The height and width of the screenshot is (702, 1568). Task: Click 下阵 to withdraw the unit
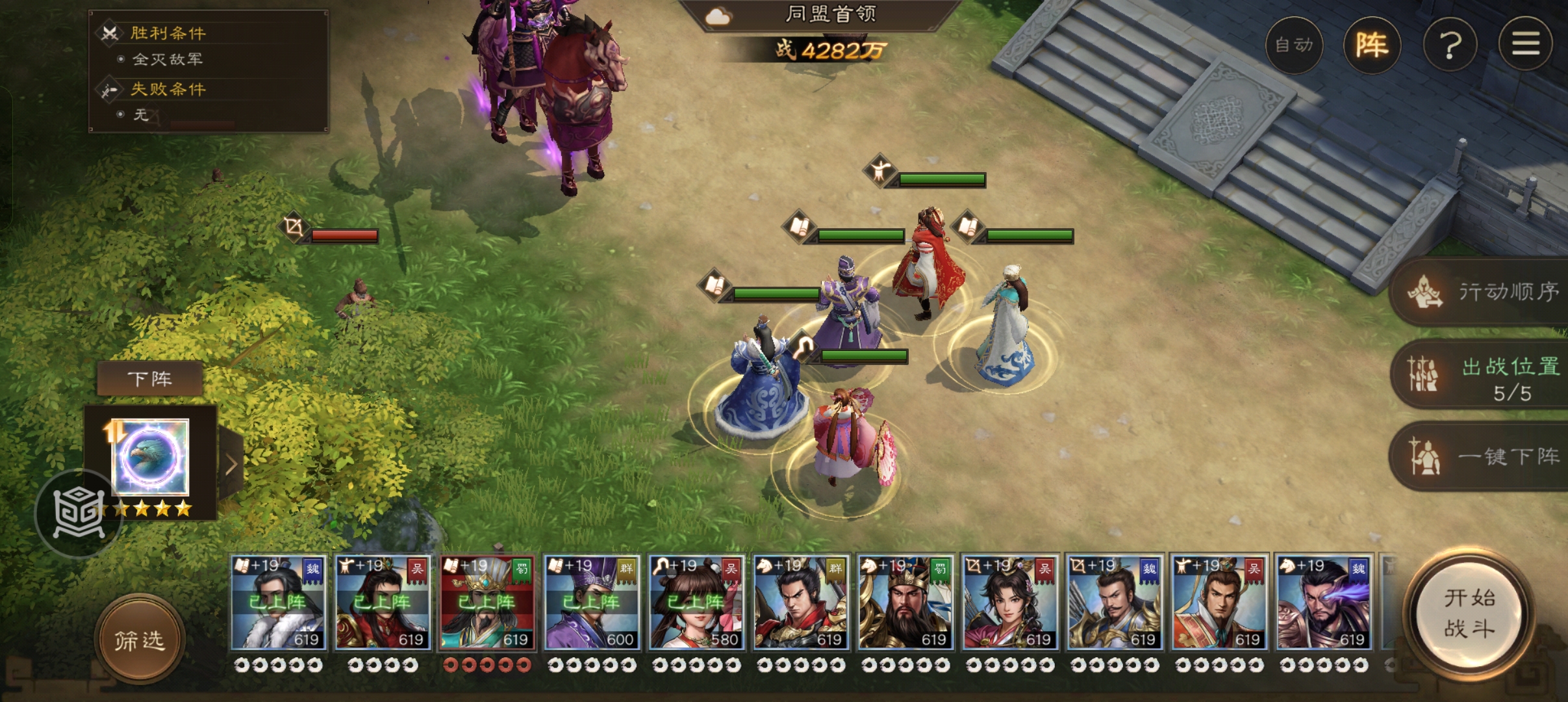(149, 378)
